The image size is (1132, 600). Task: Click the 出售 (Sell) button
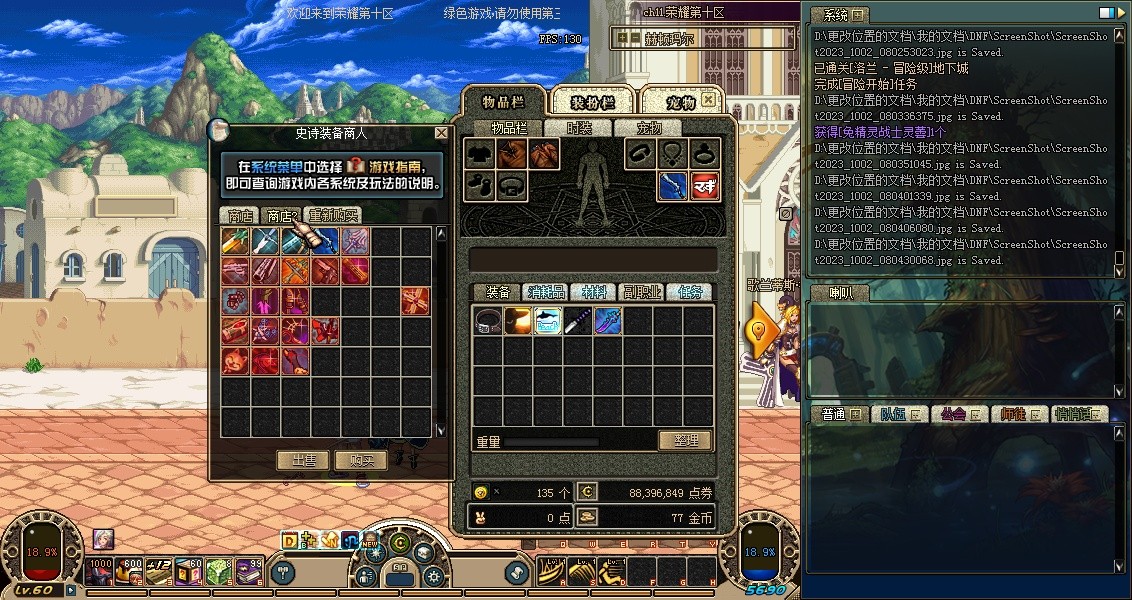click(303, 460)
